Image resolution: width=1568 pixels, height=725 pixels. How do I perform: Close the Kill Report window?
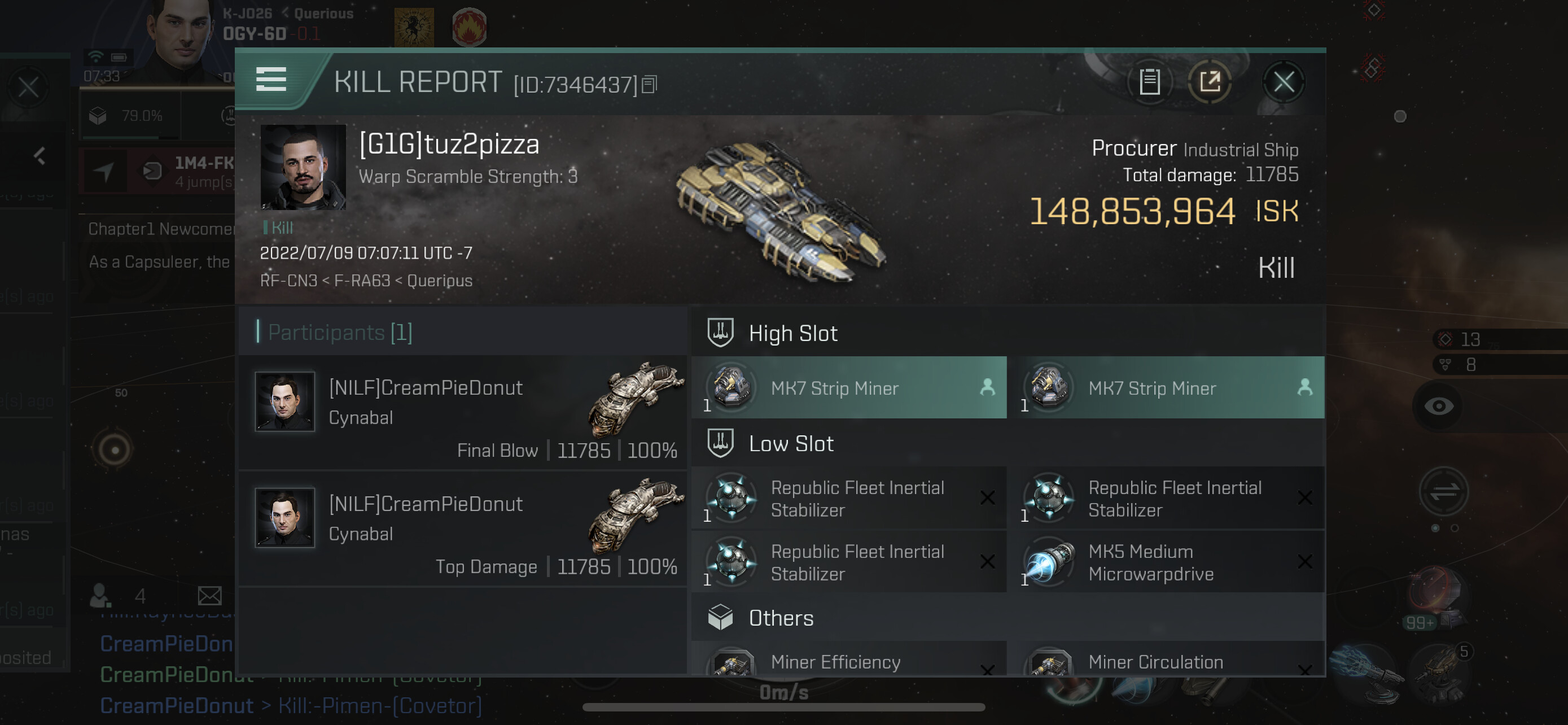[1283, 81]
